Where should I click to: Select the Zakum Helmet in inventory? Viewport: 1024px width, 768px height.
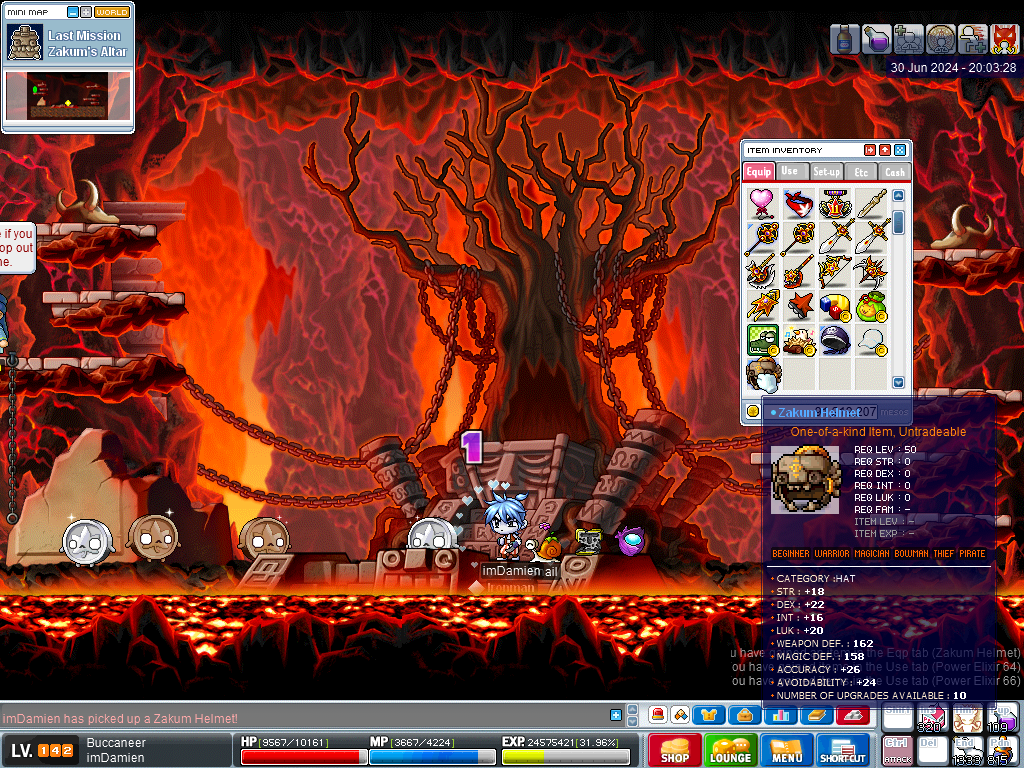(764, 375)
